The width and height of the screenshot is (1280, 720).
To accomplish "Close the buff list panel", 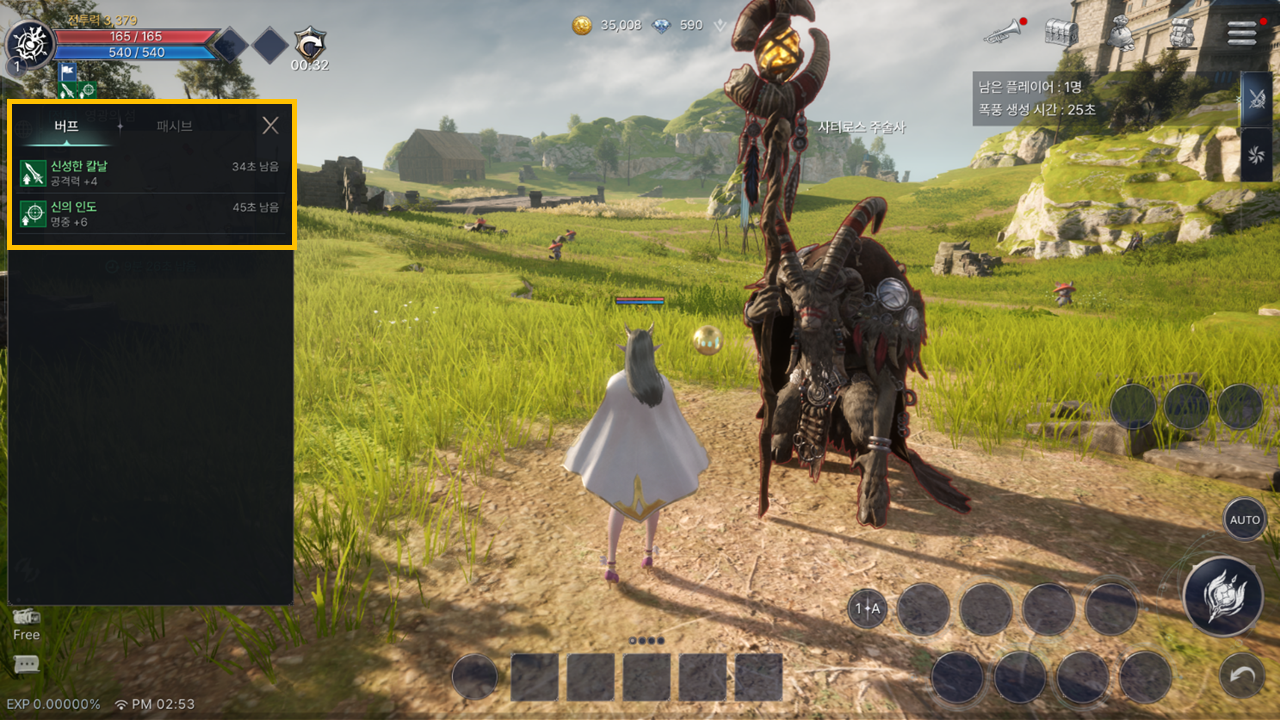I will point(270,125).
